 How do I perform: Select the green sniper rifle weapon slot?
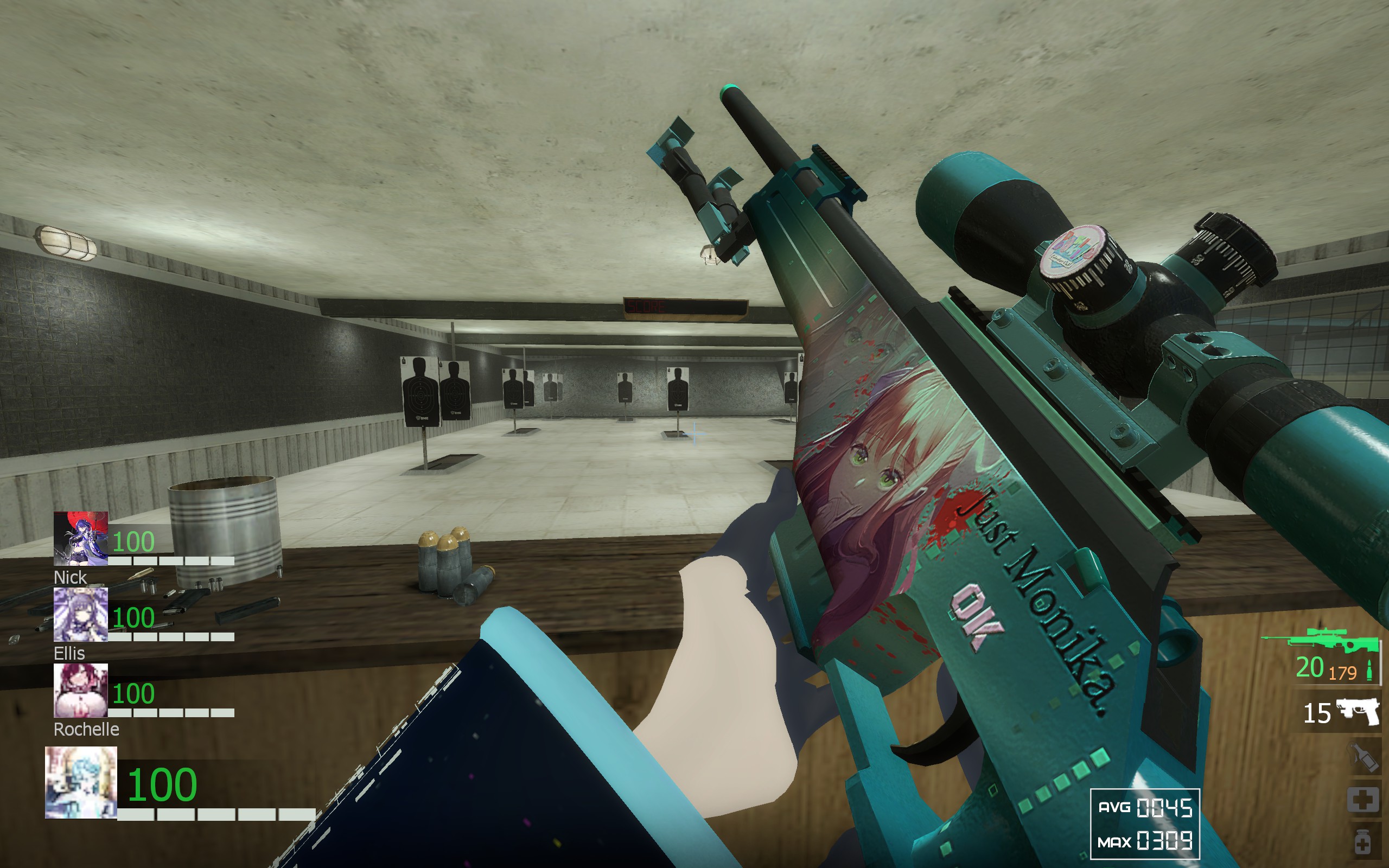pyautogui.click(x=1320, y=641)
